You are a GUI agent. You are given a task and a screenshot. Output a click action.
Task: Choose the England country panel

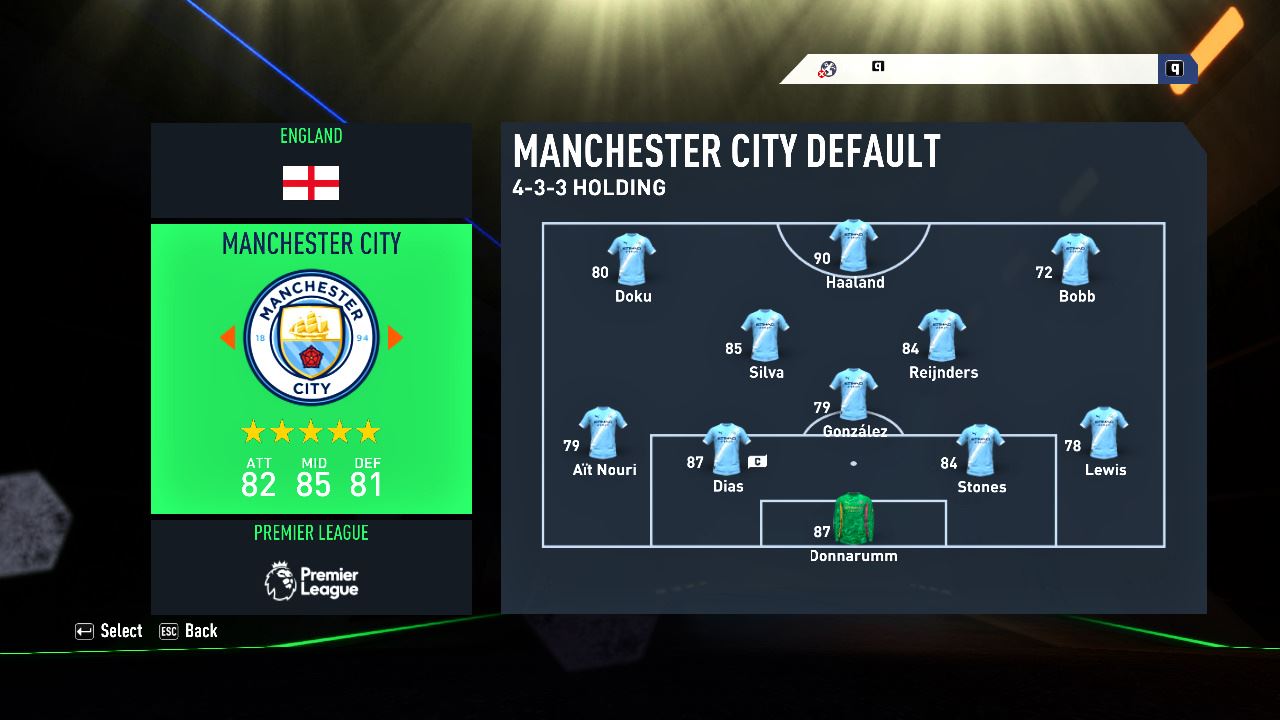click(x=311, y=170)
